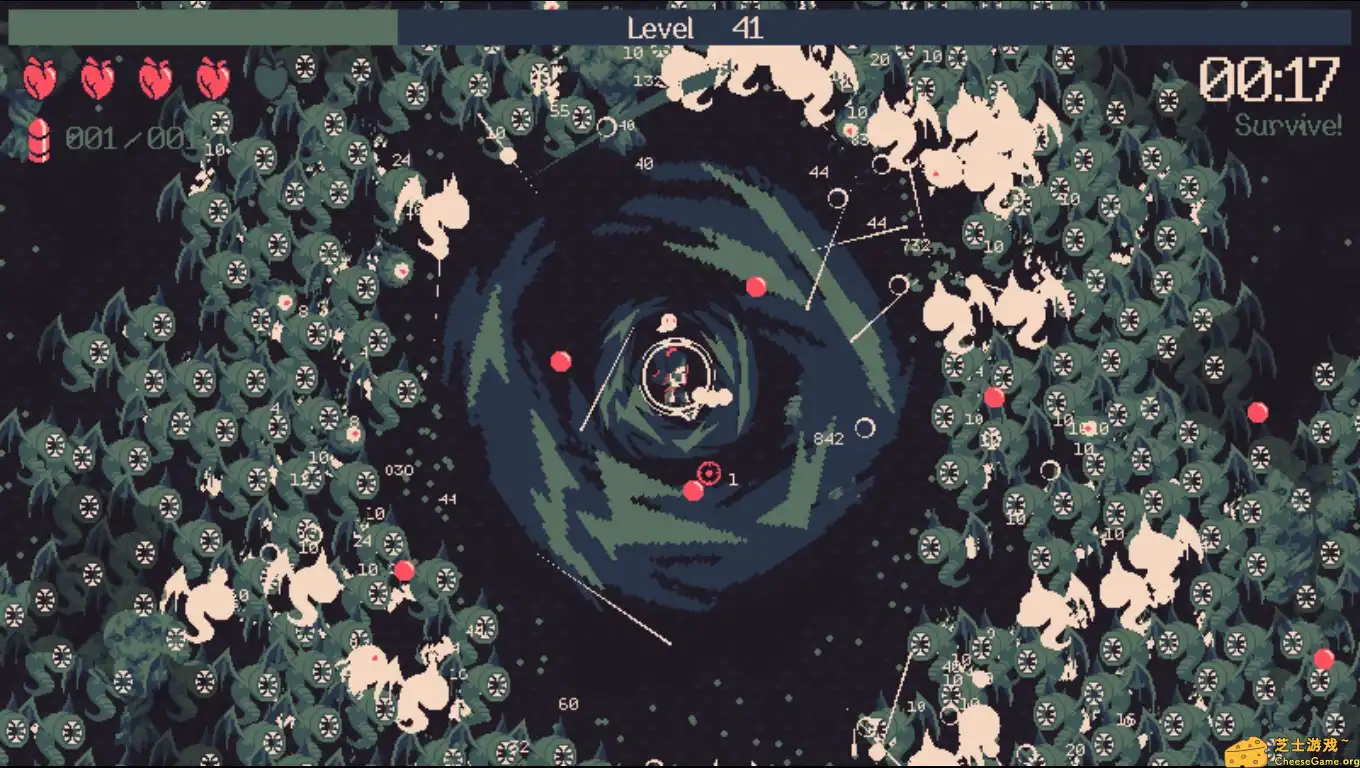Screen dimensions: 1360x768
Task: Toggle the second heart in the health row
Action: coord(97,80)
